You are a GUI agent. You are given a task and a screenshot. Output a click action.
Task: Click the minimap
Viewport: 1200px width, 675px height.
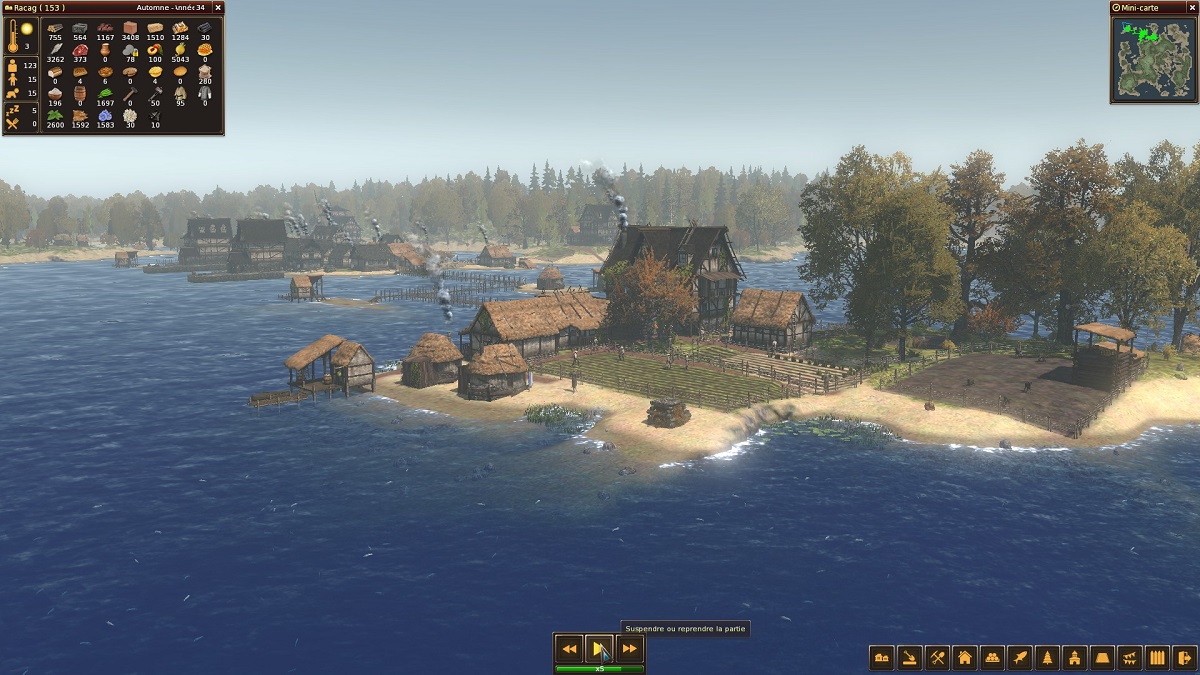[x=1153, y=59]
